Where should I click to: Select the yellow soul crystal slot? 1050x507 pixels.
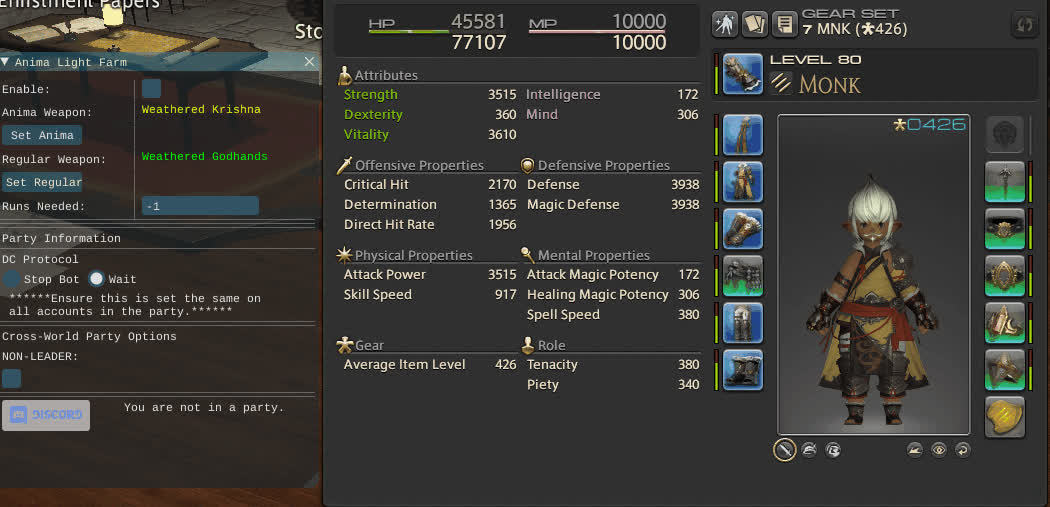click(1005, 417)
